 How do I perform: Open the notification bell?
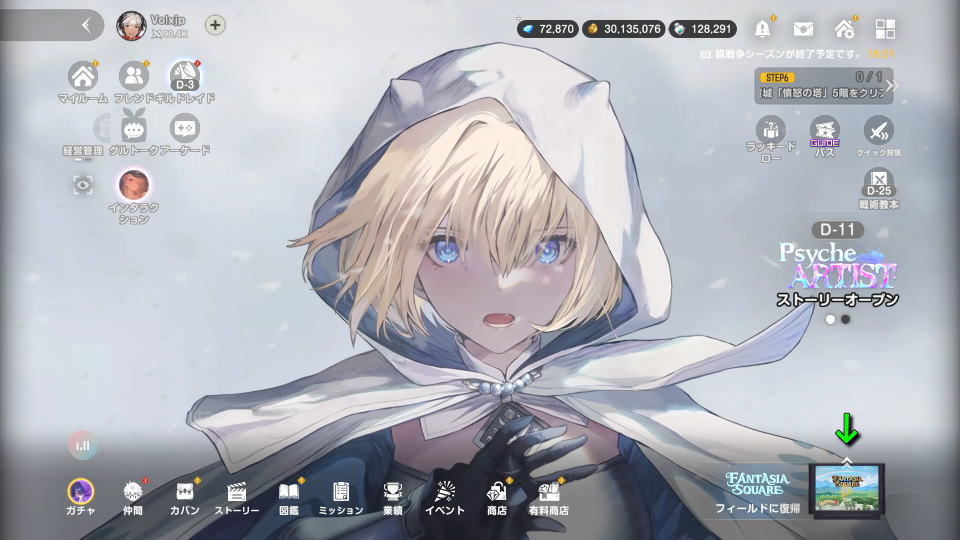pos(764,28)
